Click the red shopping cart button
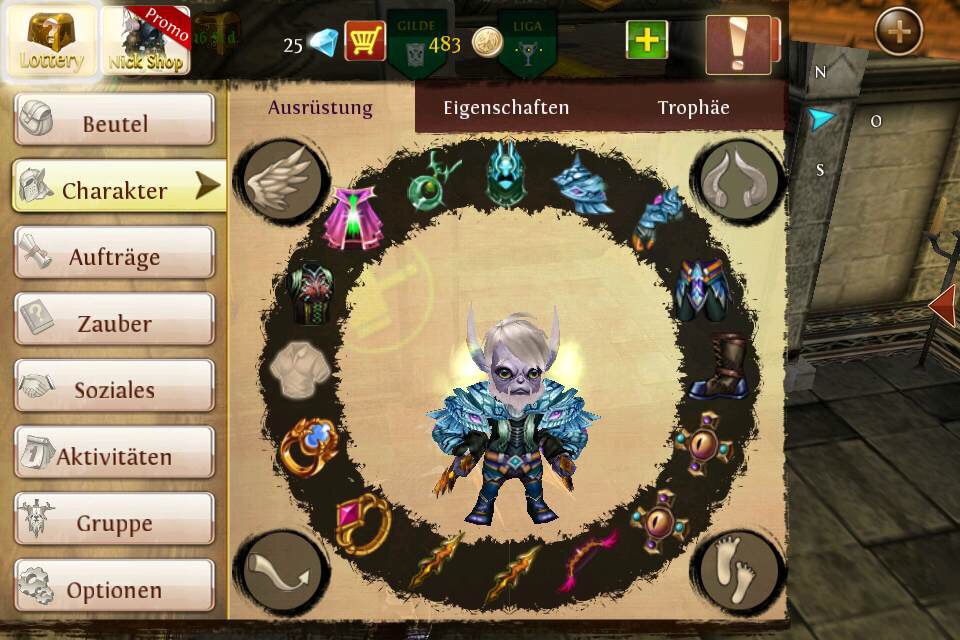Viewport: 960px width, 640px height. pos(365,41)
